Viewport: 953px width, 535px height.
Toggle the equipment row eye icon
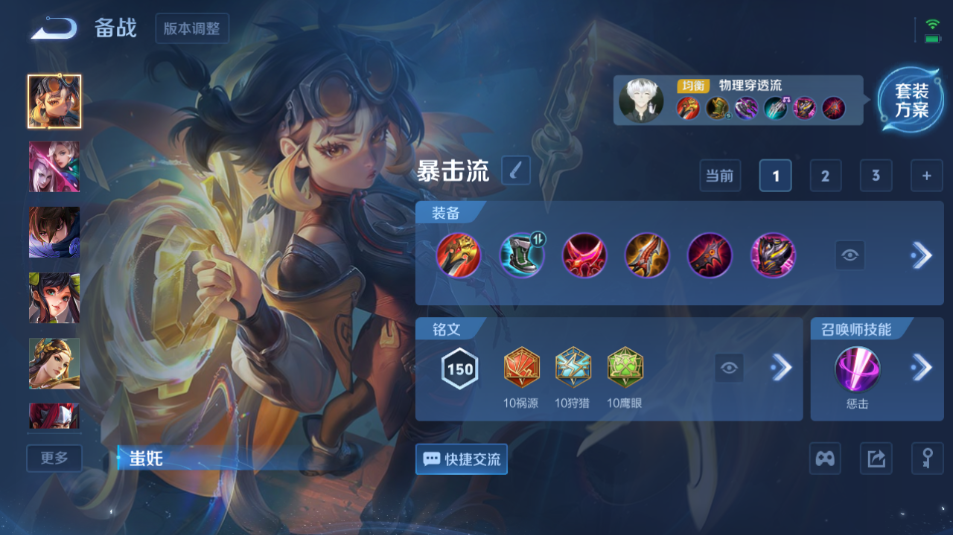click(x=850, y=255)
